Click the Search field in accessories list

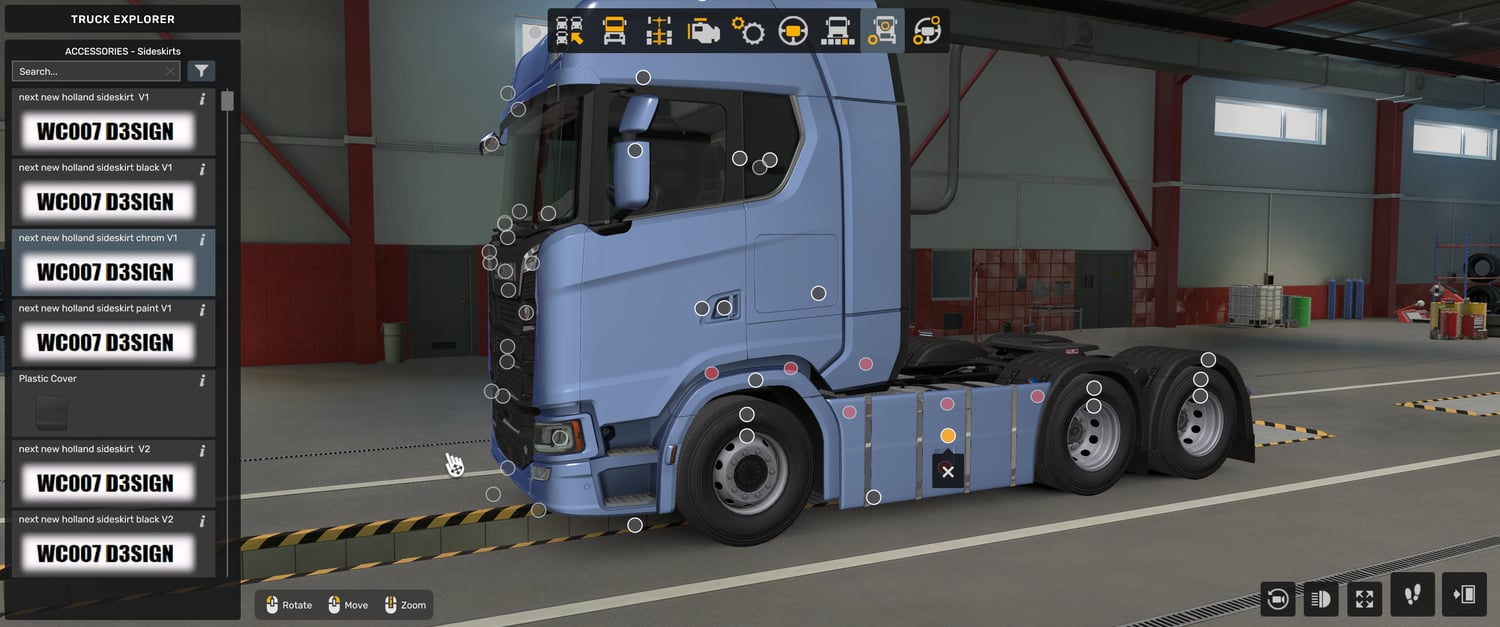tap(90, 71)
